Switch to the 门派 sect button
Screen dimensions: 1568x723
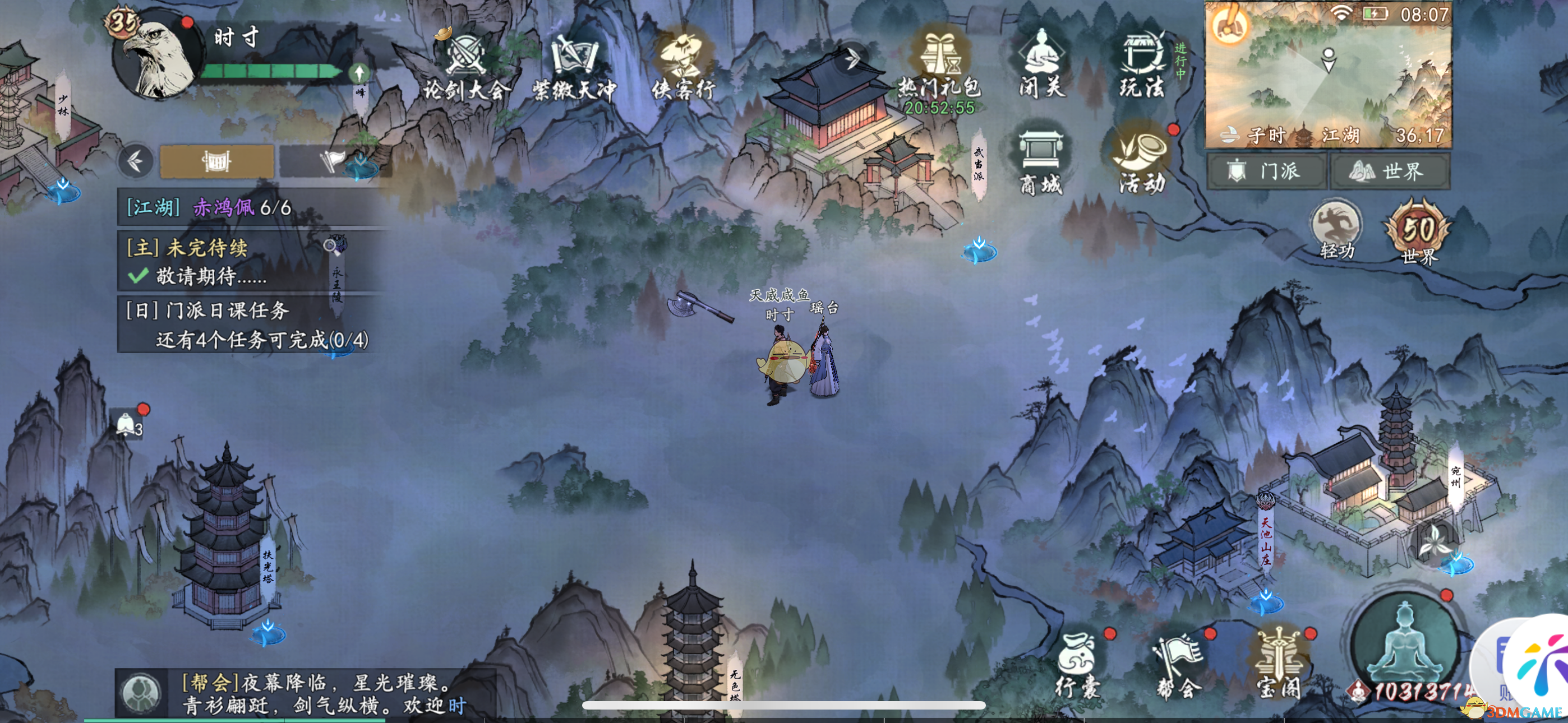click(1267, 171)
